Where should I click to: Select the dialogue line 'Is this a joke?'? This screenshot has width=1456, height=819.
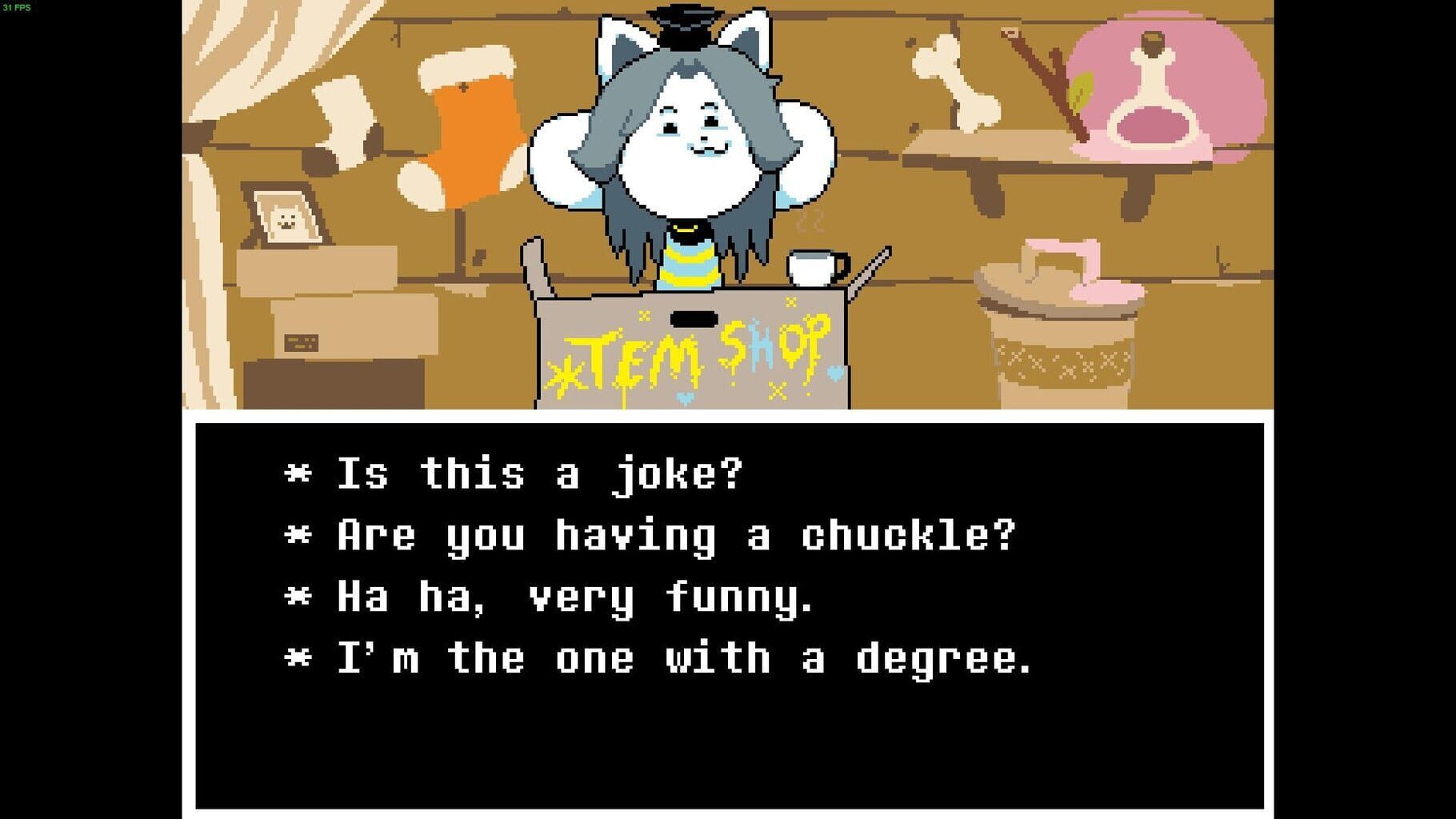516,472
